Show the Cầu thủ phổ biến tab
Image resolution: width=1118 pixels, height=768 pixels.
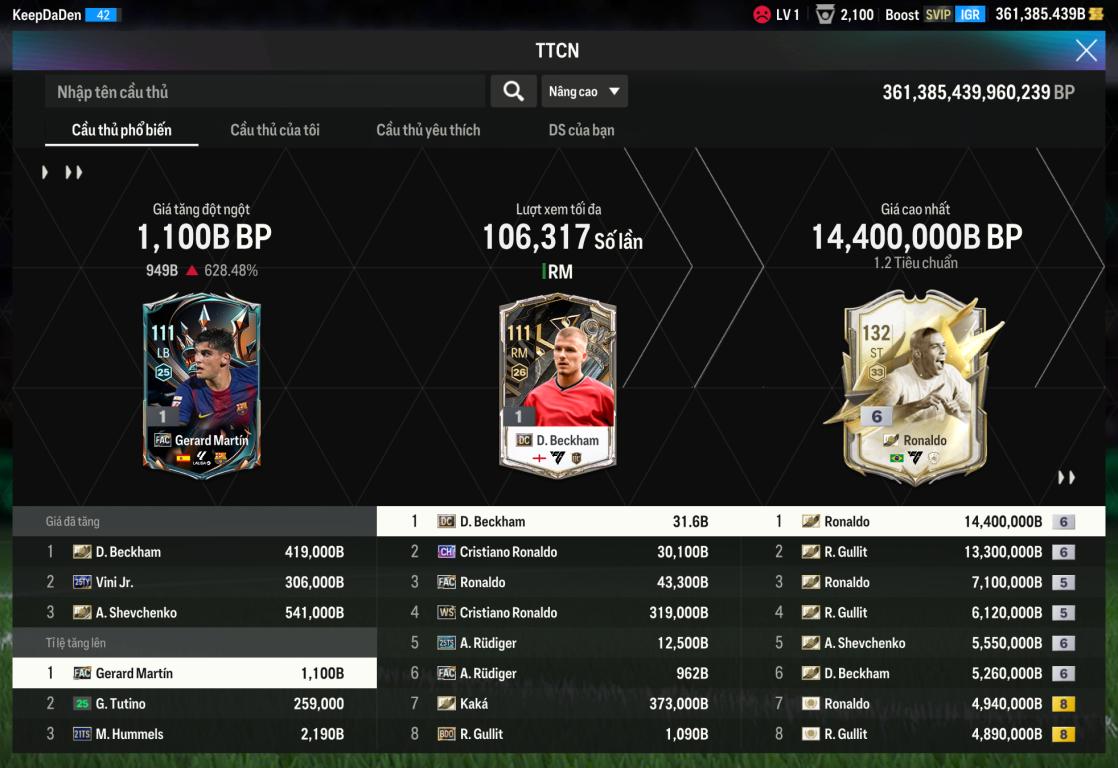pos(122,130)
